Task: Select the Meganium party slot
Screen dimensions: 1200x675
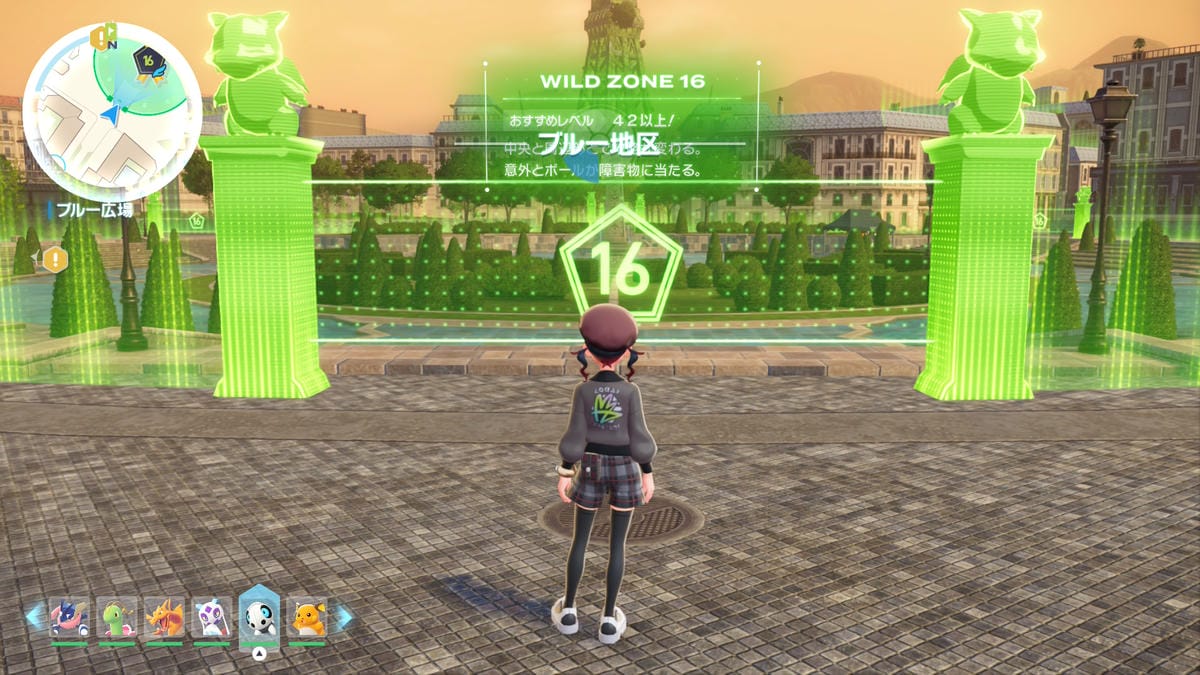Action: pos(117,618)
